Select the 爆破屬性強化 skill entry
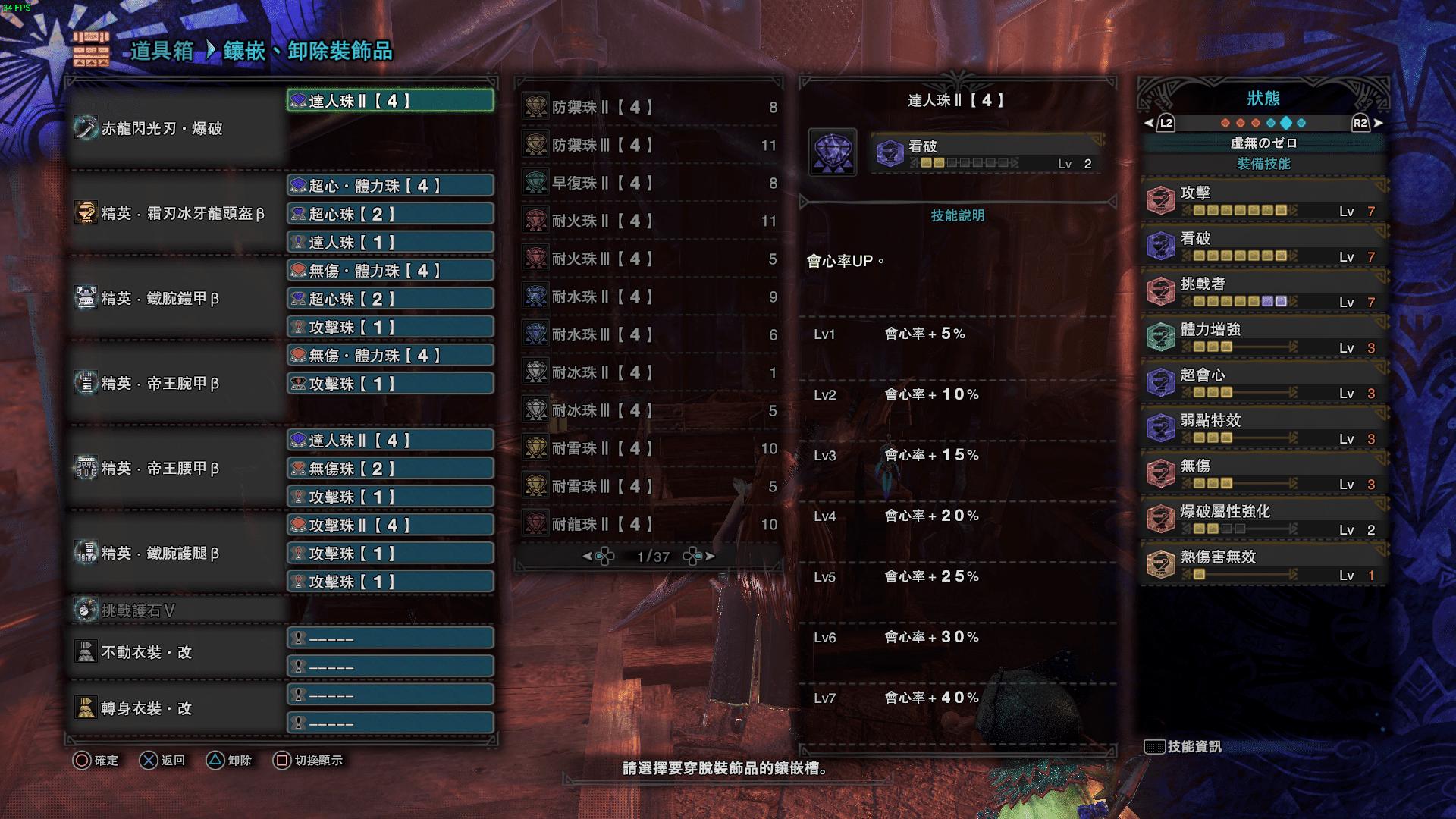Viewport: 1456px width, 819px height. click(1263, 518)
